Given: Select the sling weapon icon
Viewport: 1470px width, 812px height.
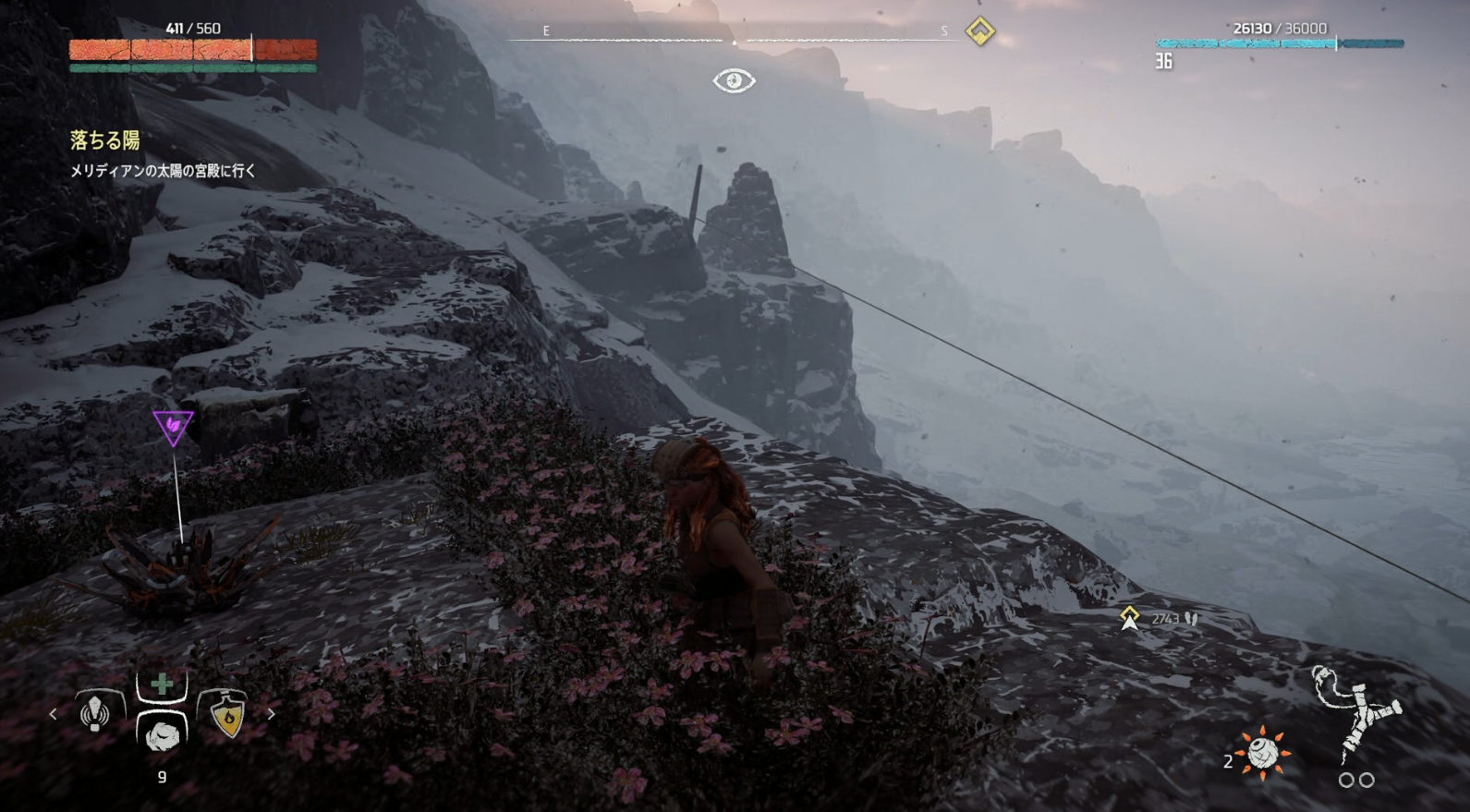Looking at the screenshot, I should (1355, 714).
